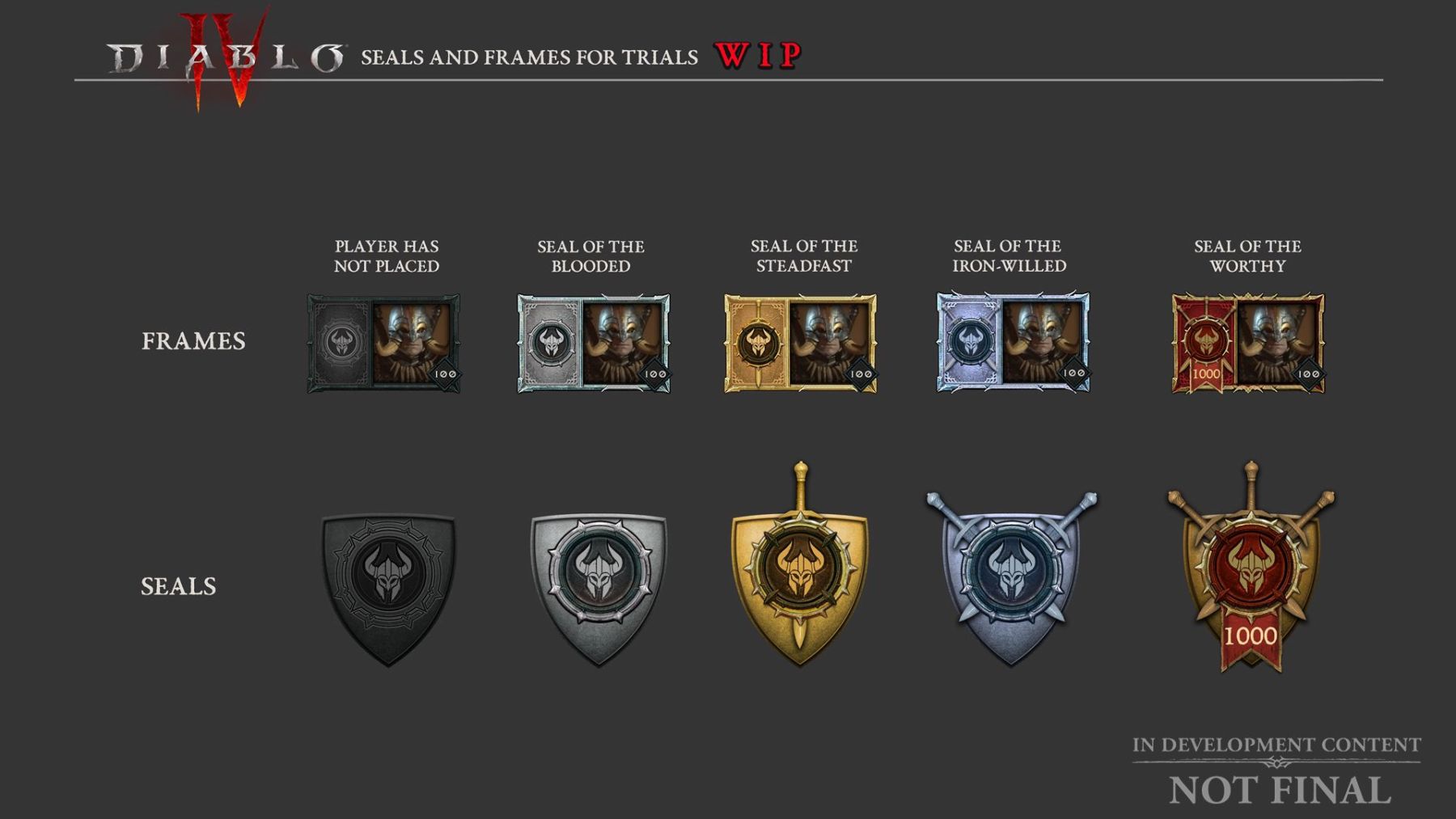Choose the red Seal of the Worthy frame
The image size is (1456, 819).
pos(1248,344)
